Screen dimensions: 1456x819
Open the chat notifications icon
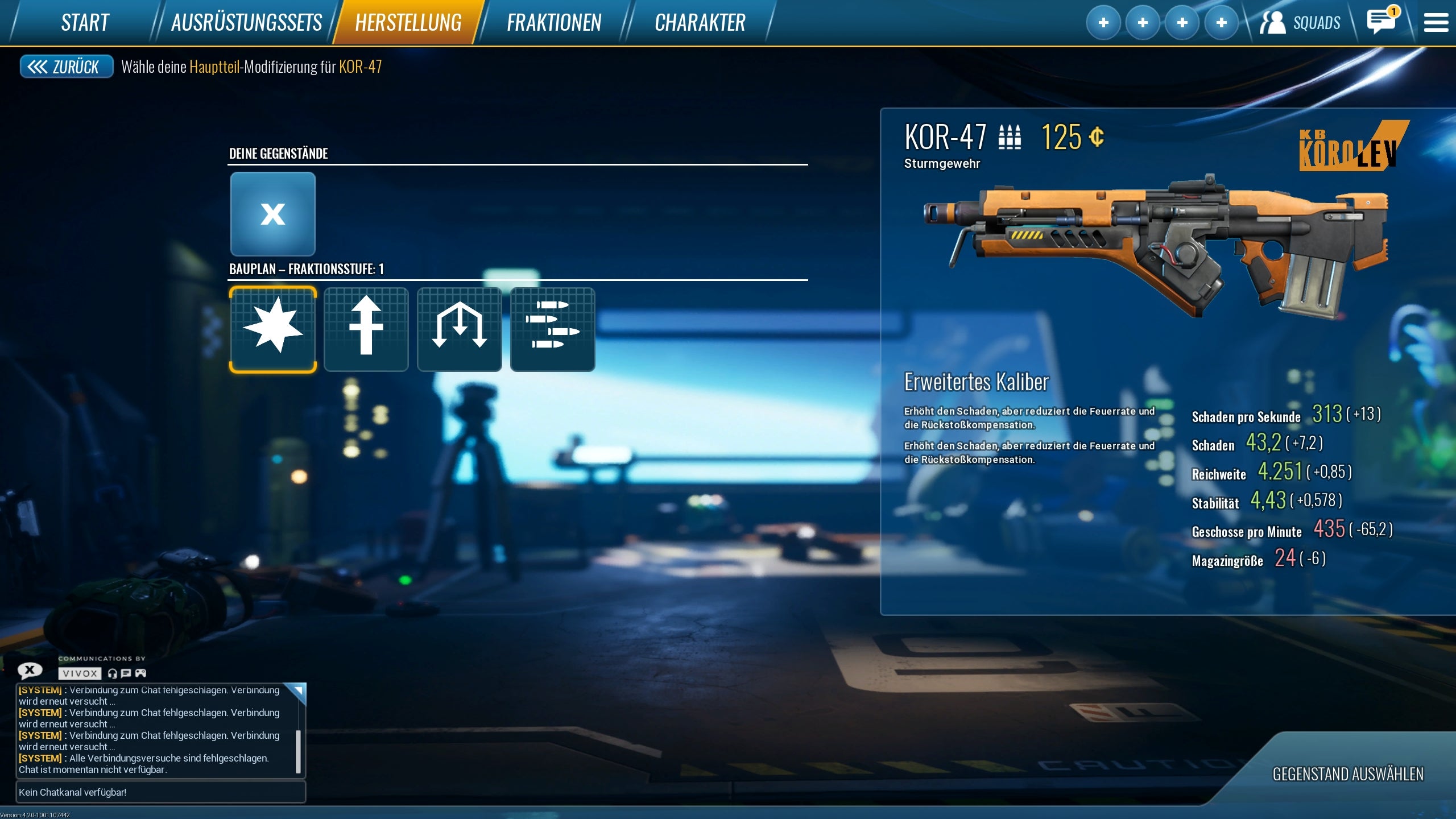pos(1381,22)
